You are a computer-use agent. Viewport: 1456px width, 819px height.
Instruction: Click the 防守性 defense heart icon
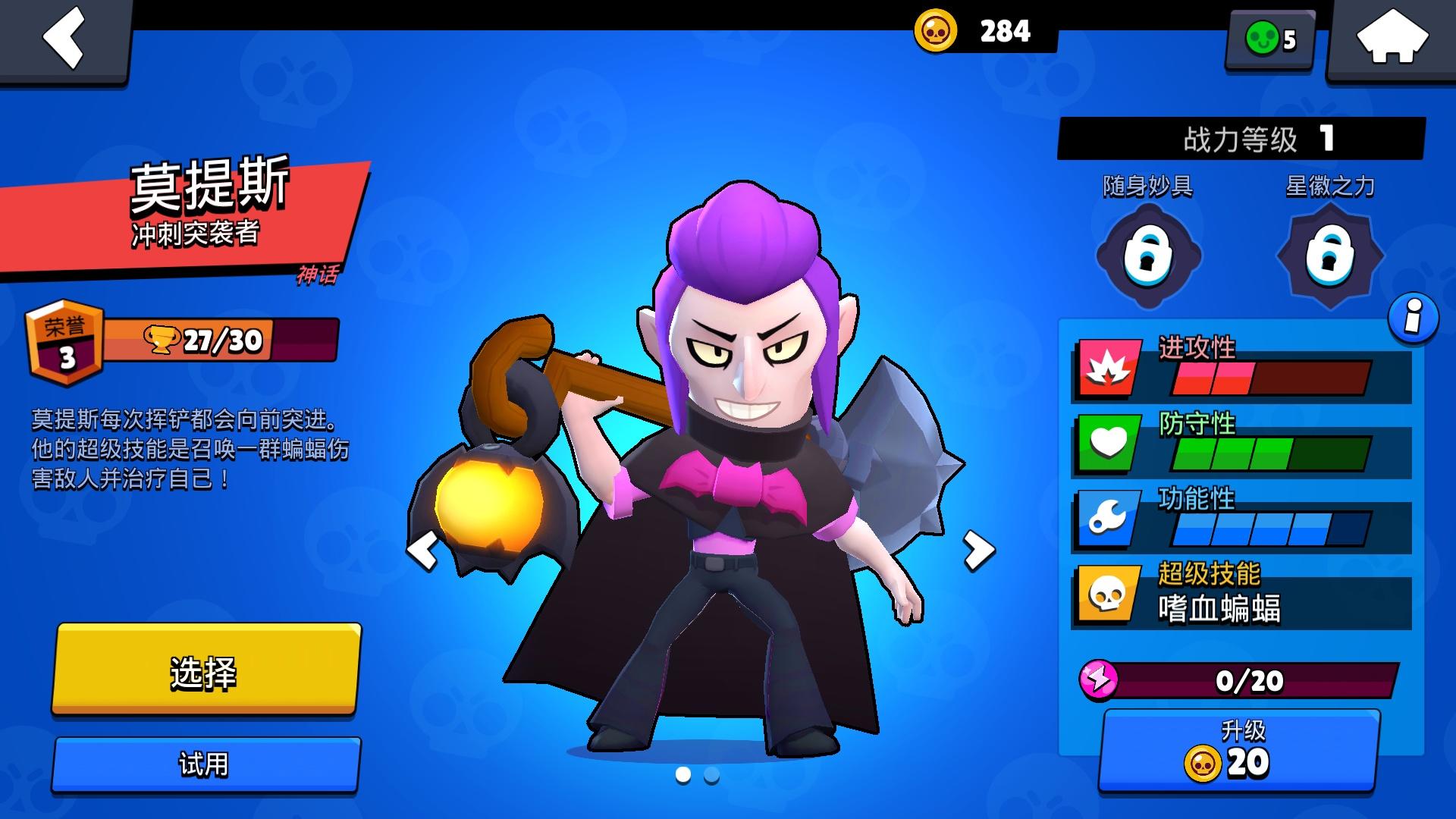1107,444
